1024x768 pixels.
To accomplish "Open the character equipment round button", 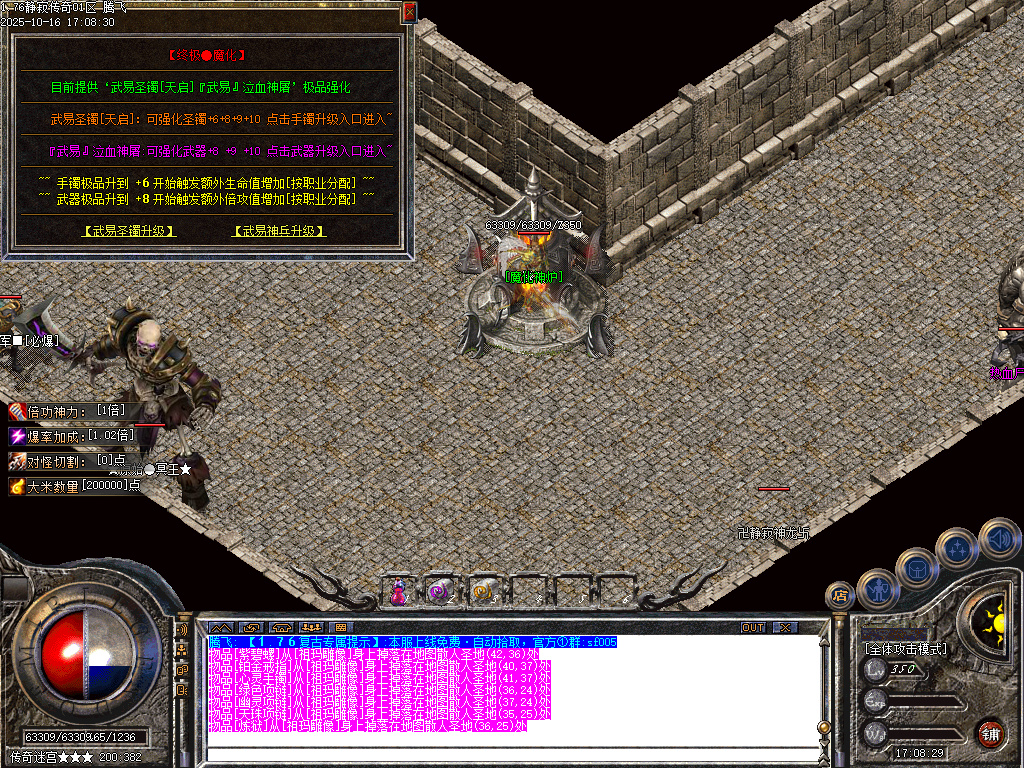I will click(877, 588).
